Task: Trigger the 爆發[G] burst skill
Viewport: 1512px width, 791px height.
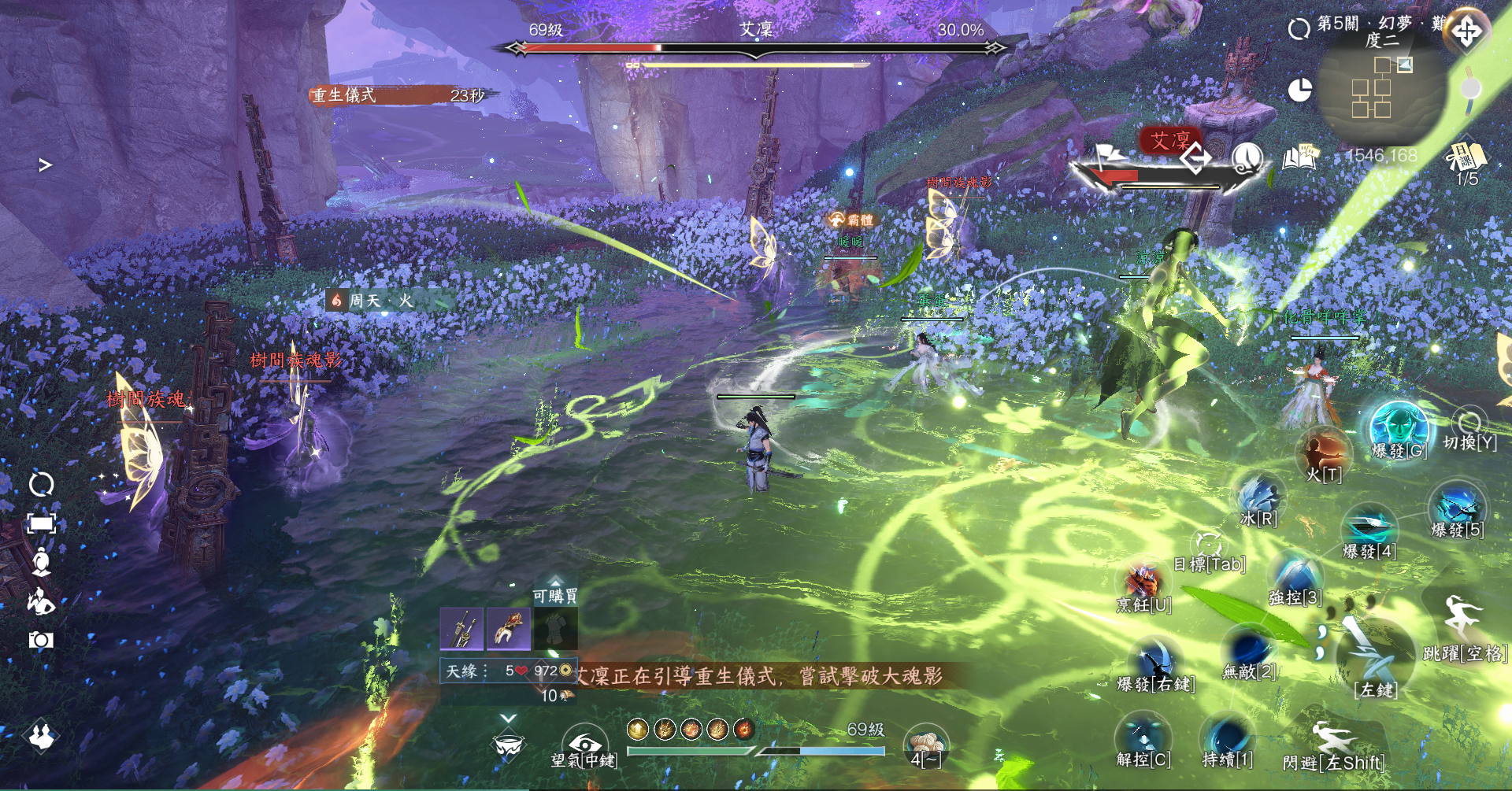Action: (1399, 427)
